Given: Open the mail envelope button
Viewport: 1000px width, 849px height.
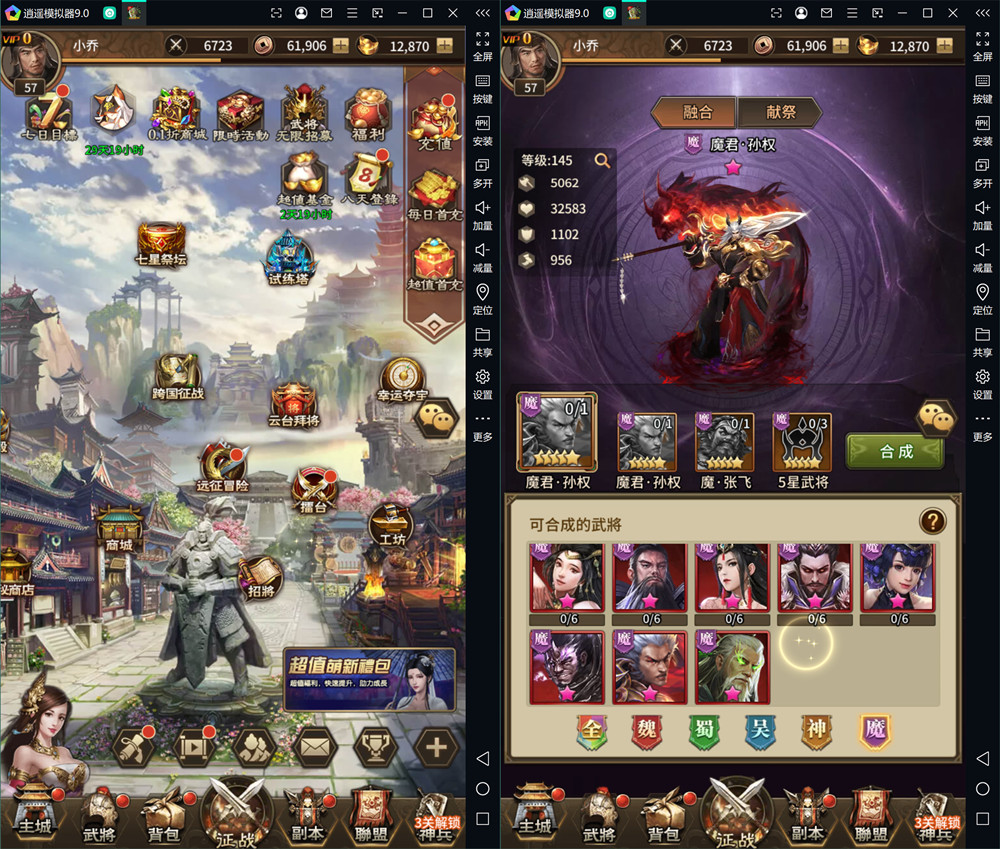Looking at the screenshot, I should 315,745.
